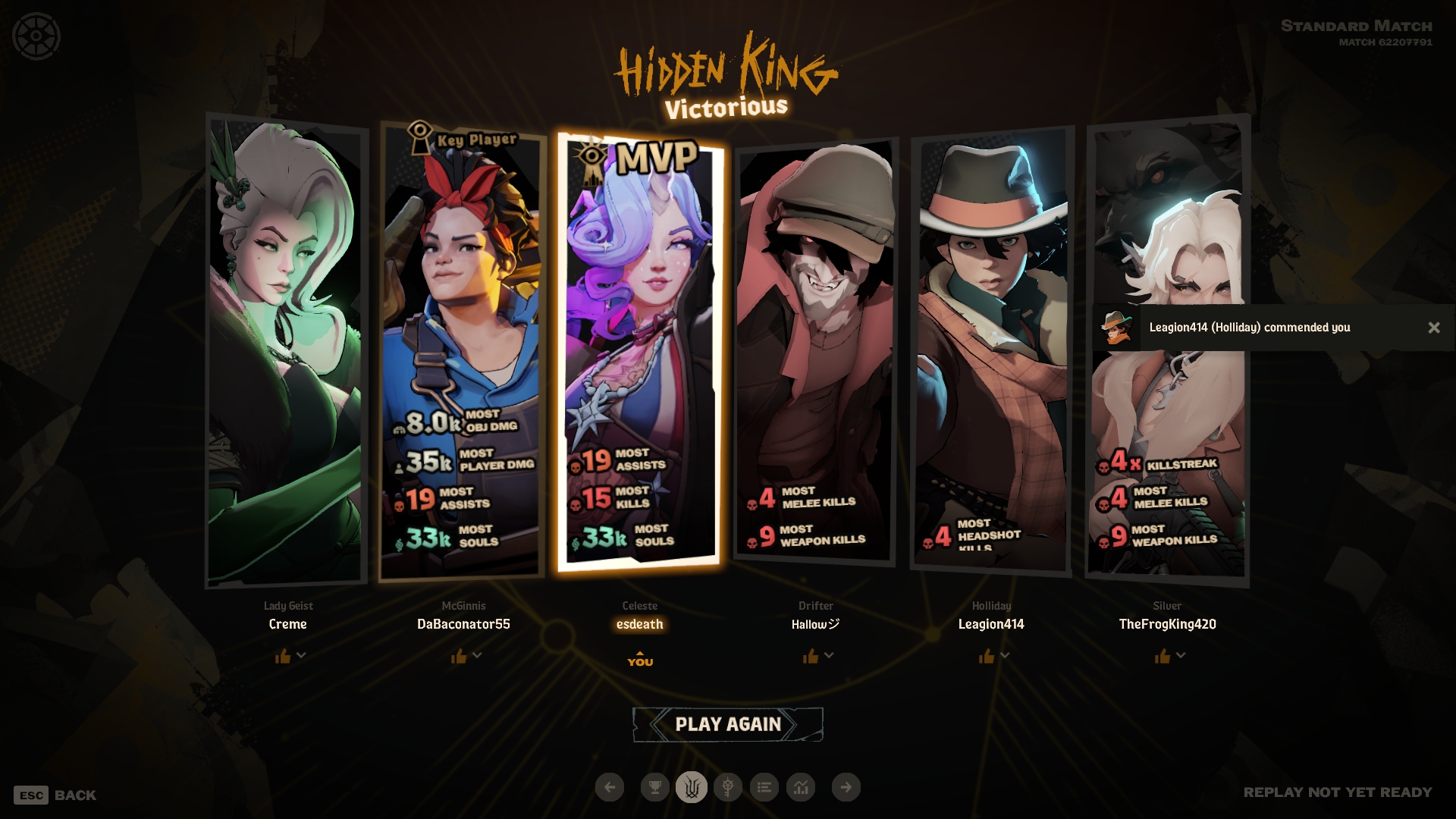
Task: Show the bar graph stats tab
Action: [801, 787]
